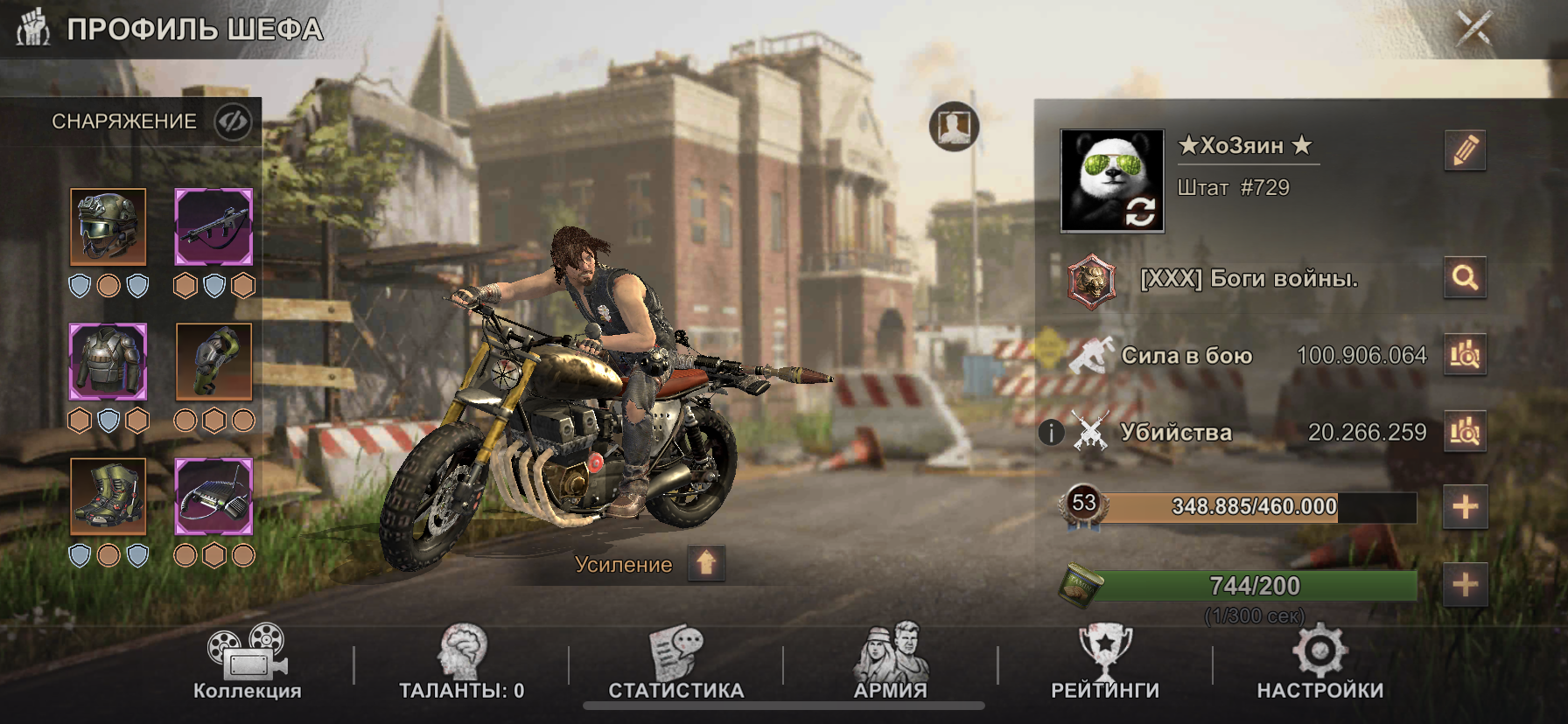Add chief experience with plus button

[x=1465, y=507]
